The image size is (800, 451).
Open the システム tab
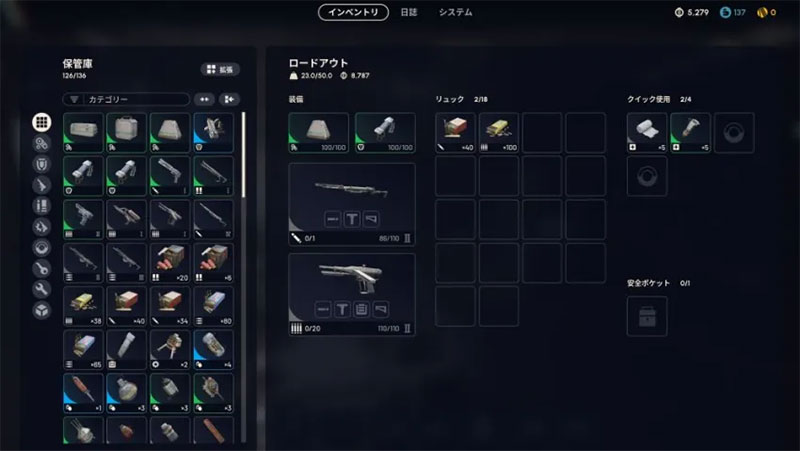(455, 13)
